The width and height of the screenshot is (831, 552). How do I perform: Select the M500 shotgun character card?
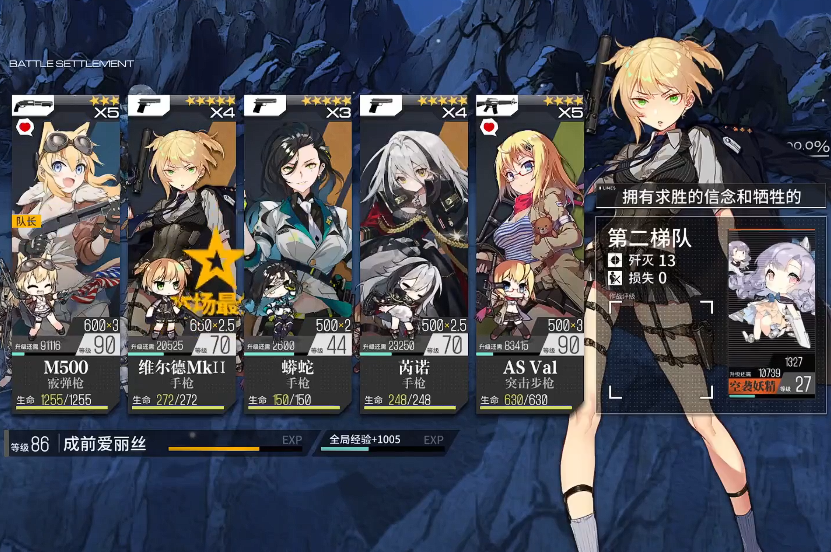tap(66, 250)
